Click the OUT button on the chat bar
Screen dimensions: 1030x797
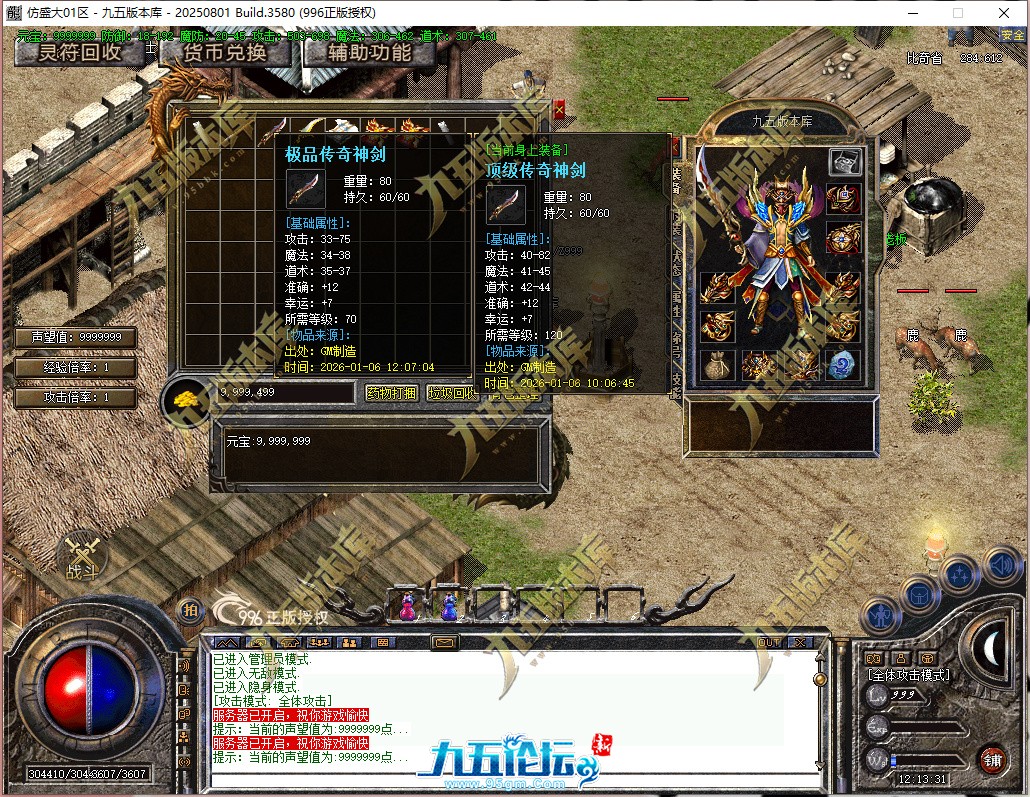pos(769,642)
